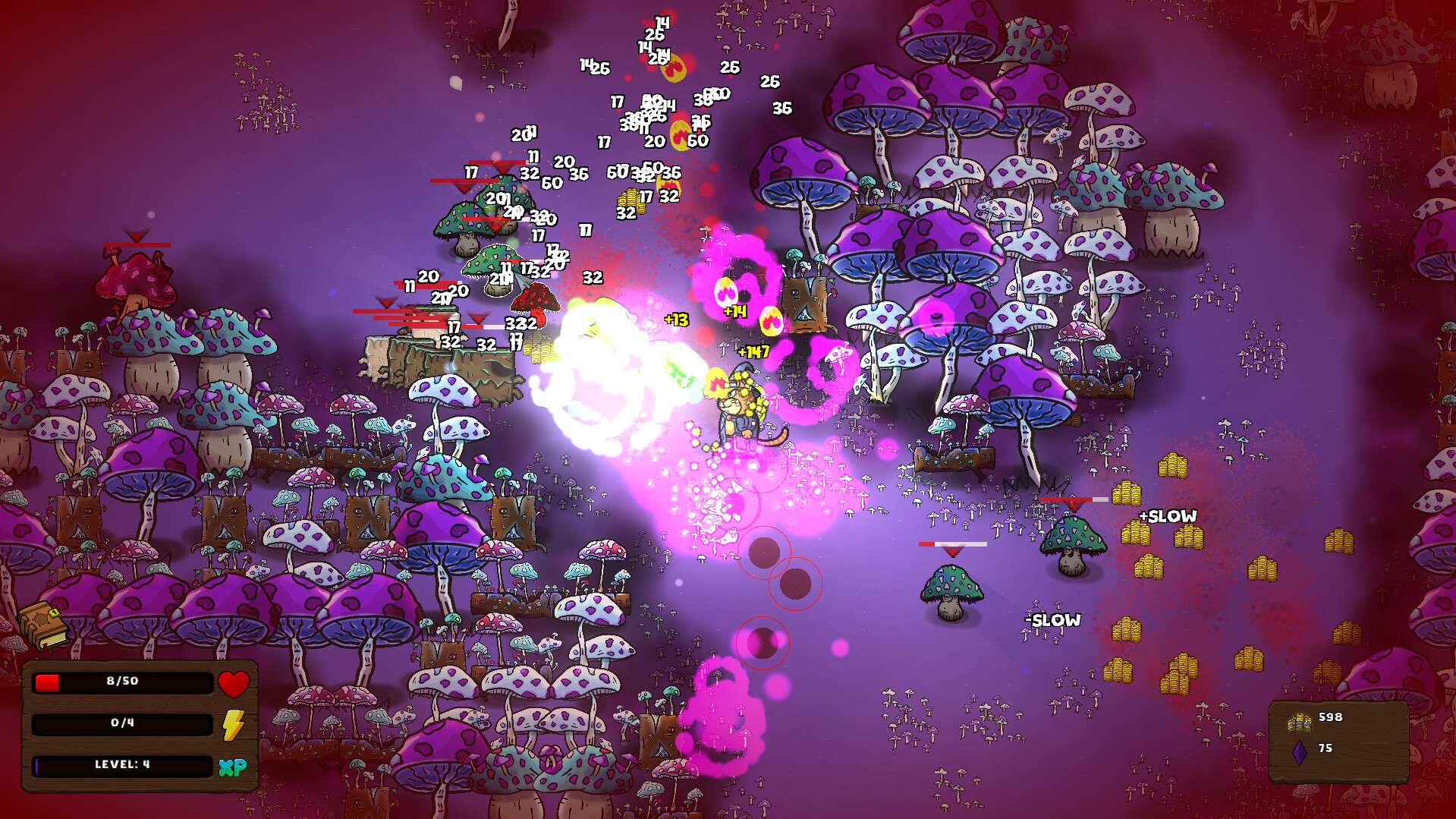Screen dimensions: 1456x819
Task: Select the yellow lightning bolt energy icon
Action: point(235,723)
